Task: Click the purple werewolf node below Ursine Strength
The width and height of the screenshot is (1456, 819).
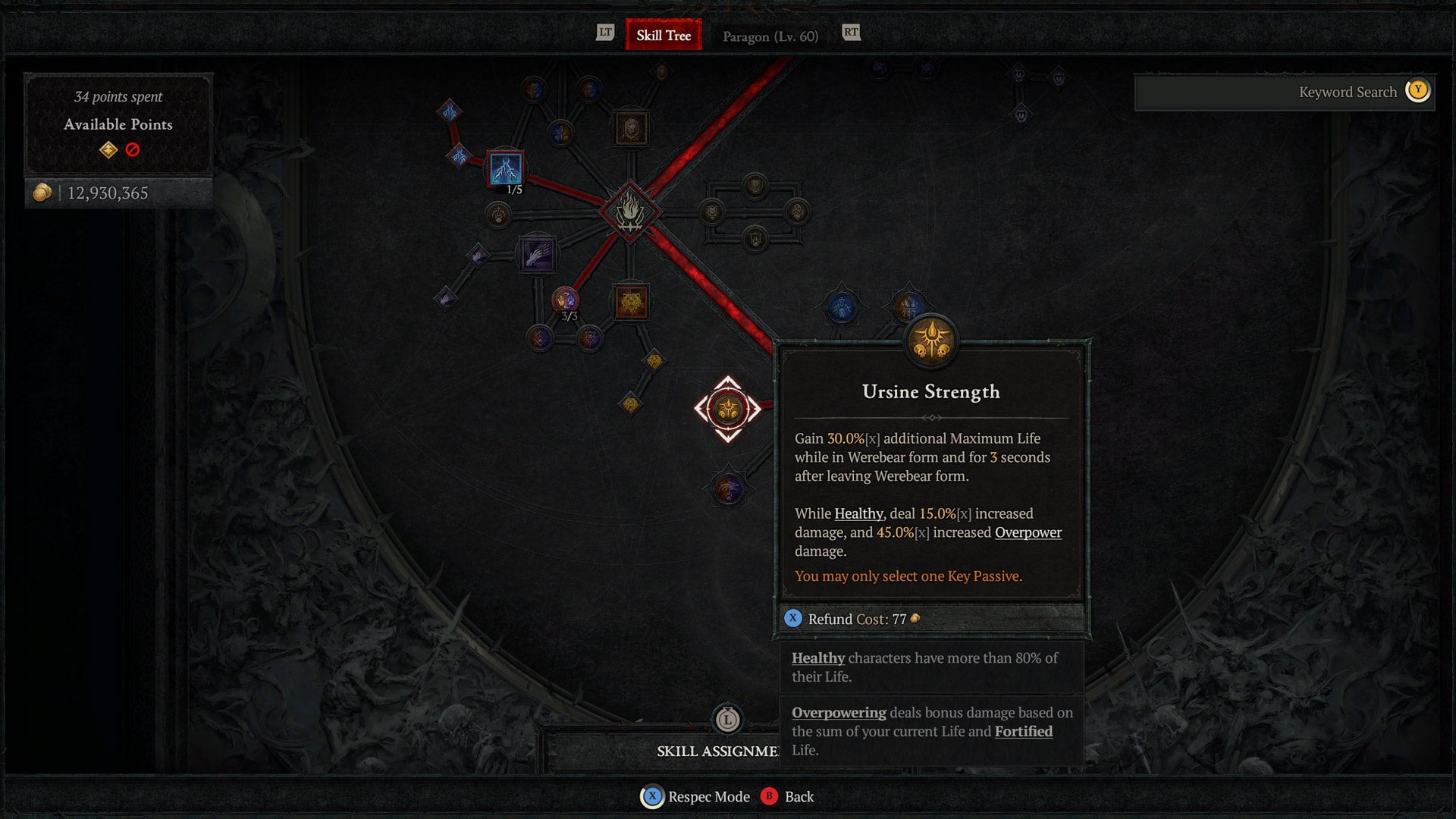Action: tap(730, 489)
